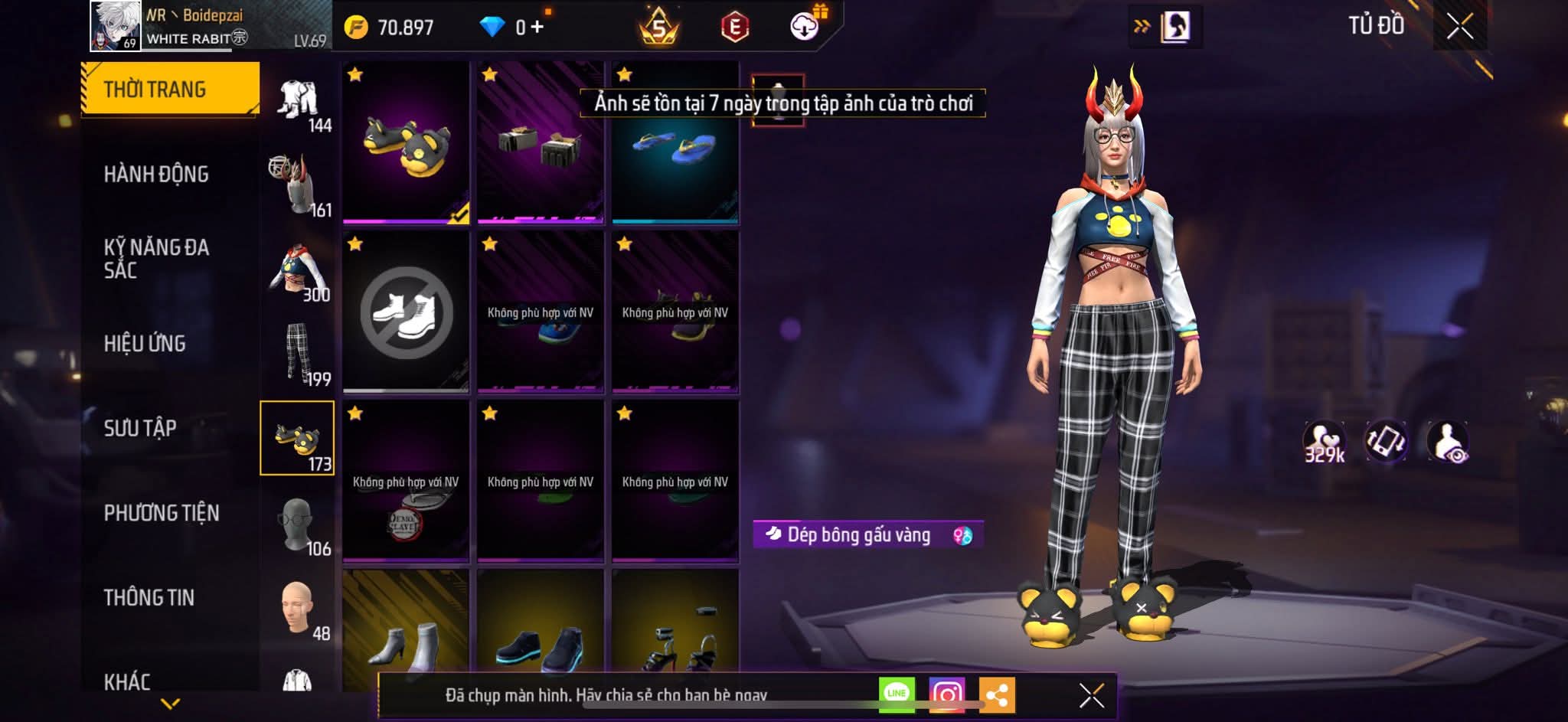Share screenshot to Instagram

click(x=946, y=694)
